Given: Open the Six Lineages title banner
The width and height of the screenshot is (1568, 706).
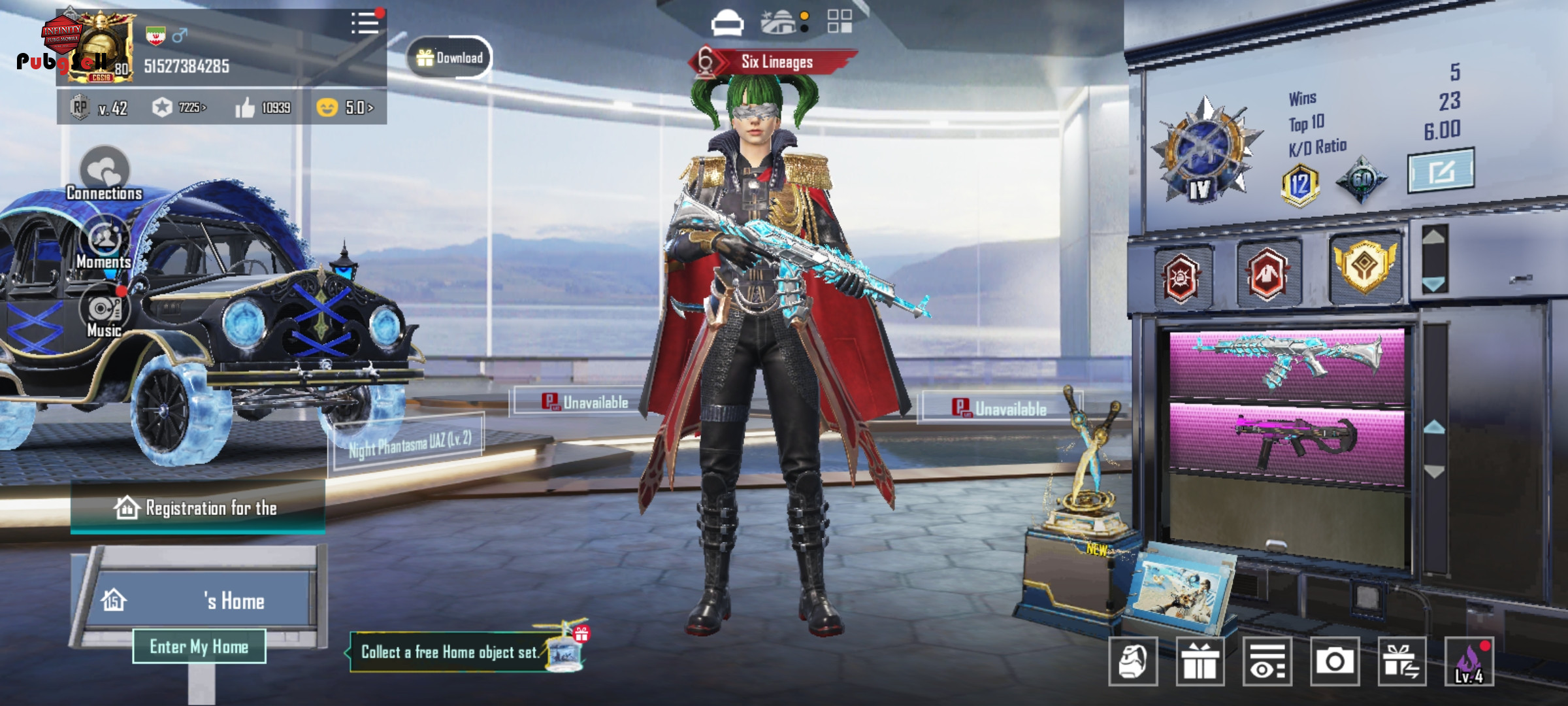Looking at the screenshot, I should (x=775, y=62).
